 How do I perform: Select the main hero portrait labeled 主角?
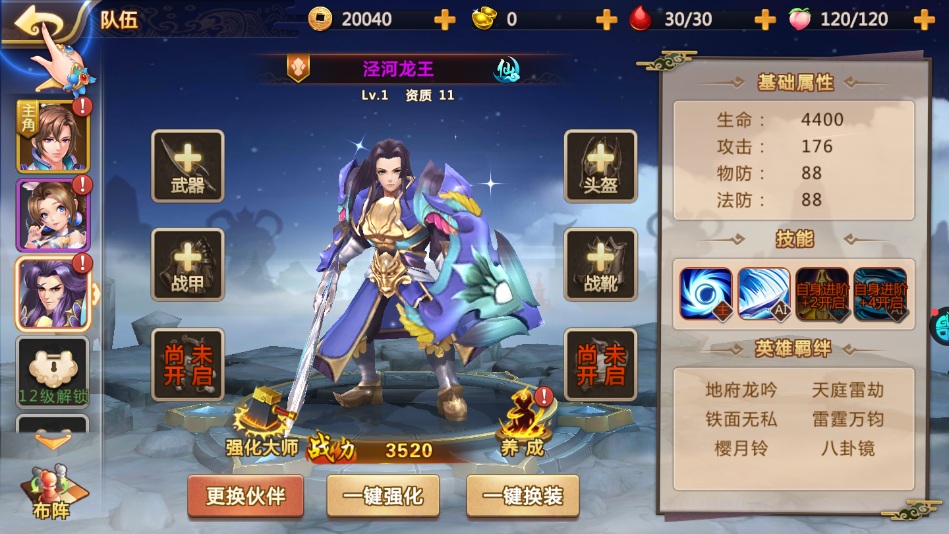pos(52,136)
